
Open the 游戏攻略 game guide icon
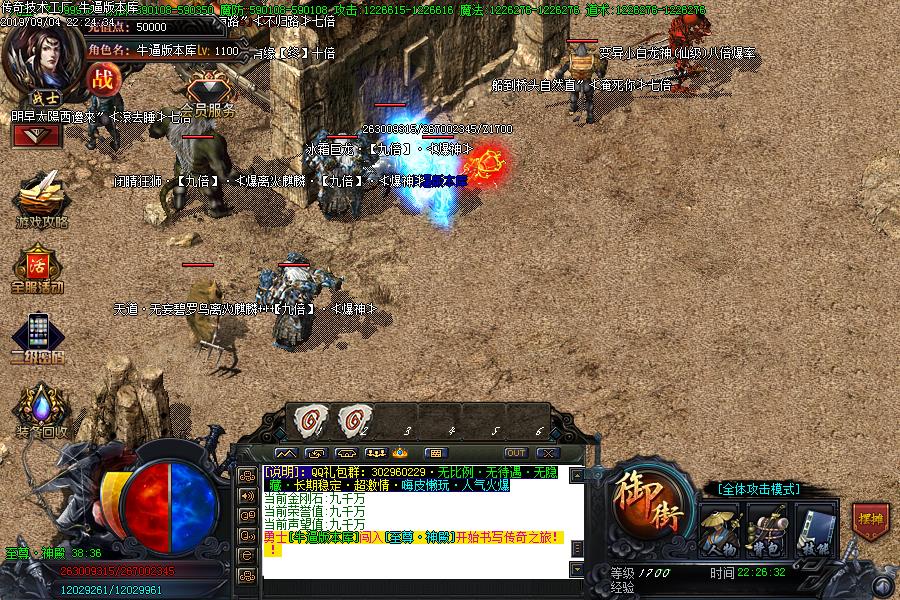[x=41, y=198]
